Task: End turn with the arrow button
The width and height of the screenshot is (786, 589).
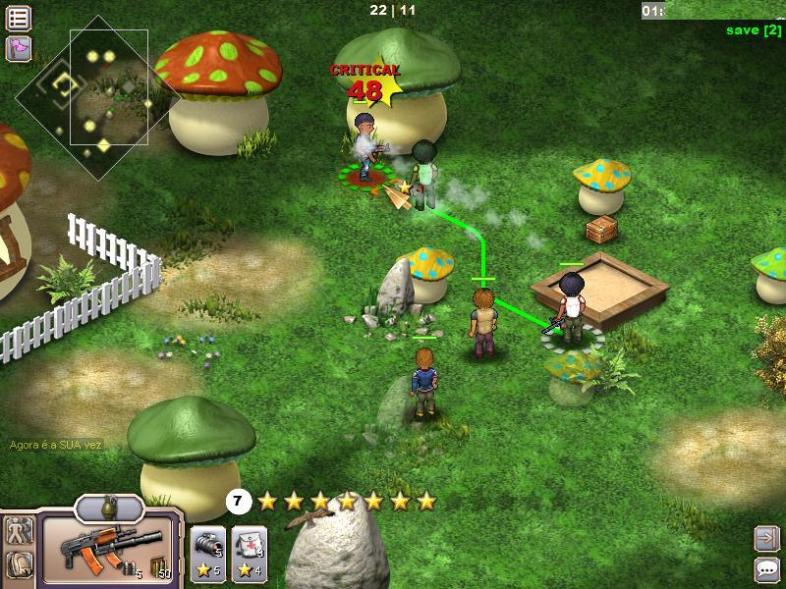Action: 766,539
